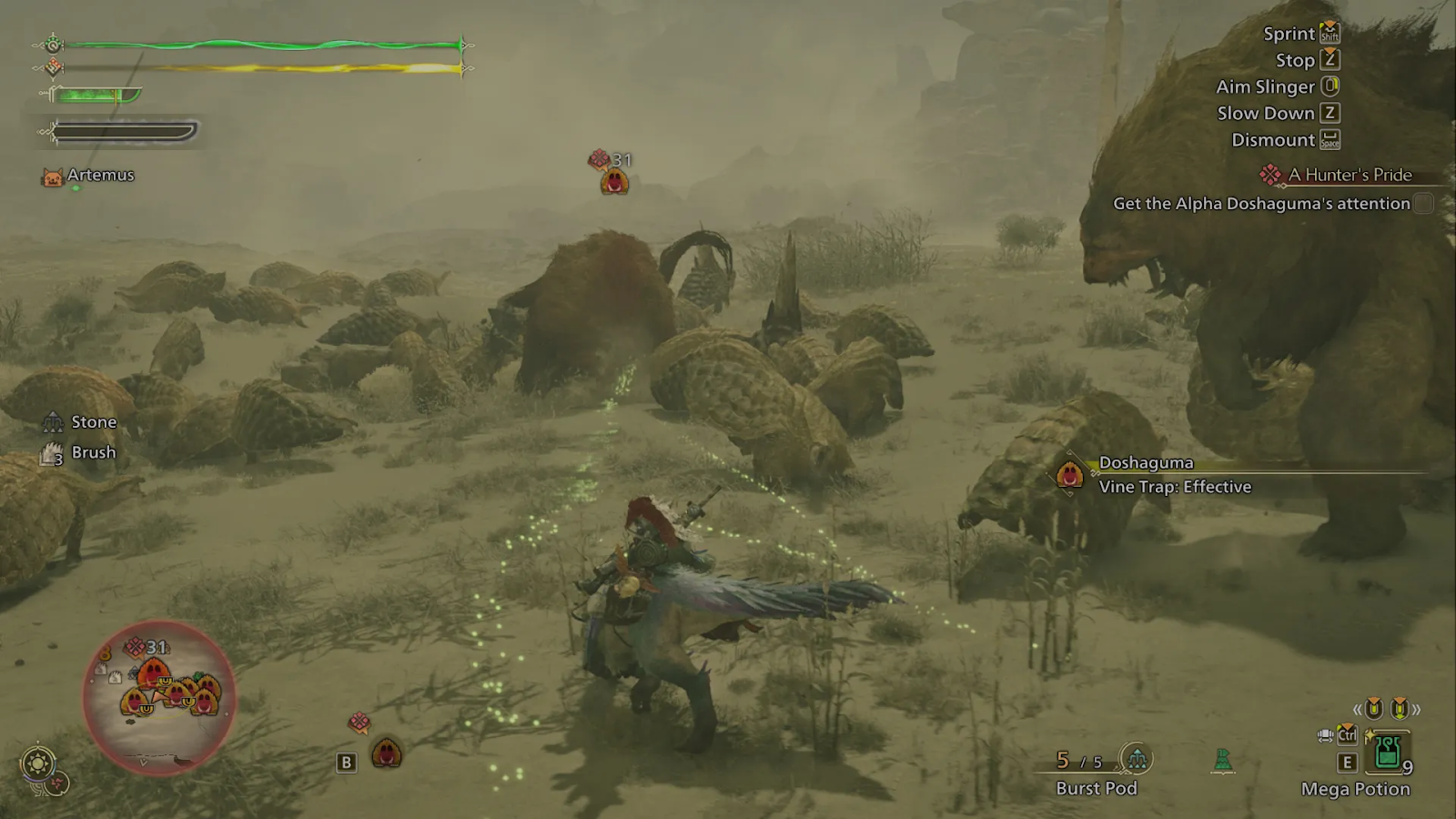The width and height of the screenshot is (1456, 819).
Task: Select the Burst Pod slinger ammo icon
Action: click(x=1136, y=758)
